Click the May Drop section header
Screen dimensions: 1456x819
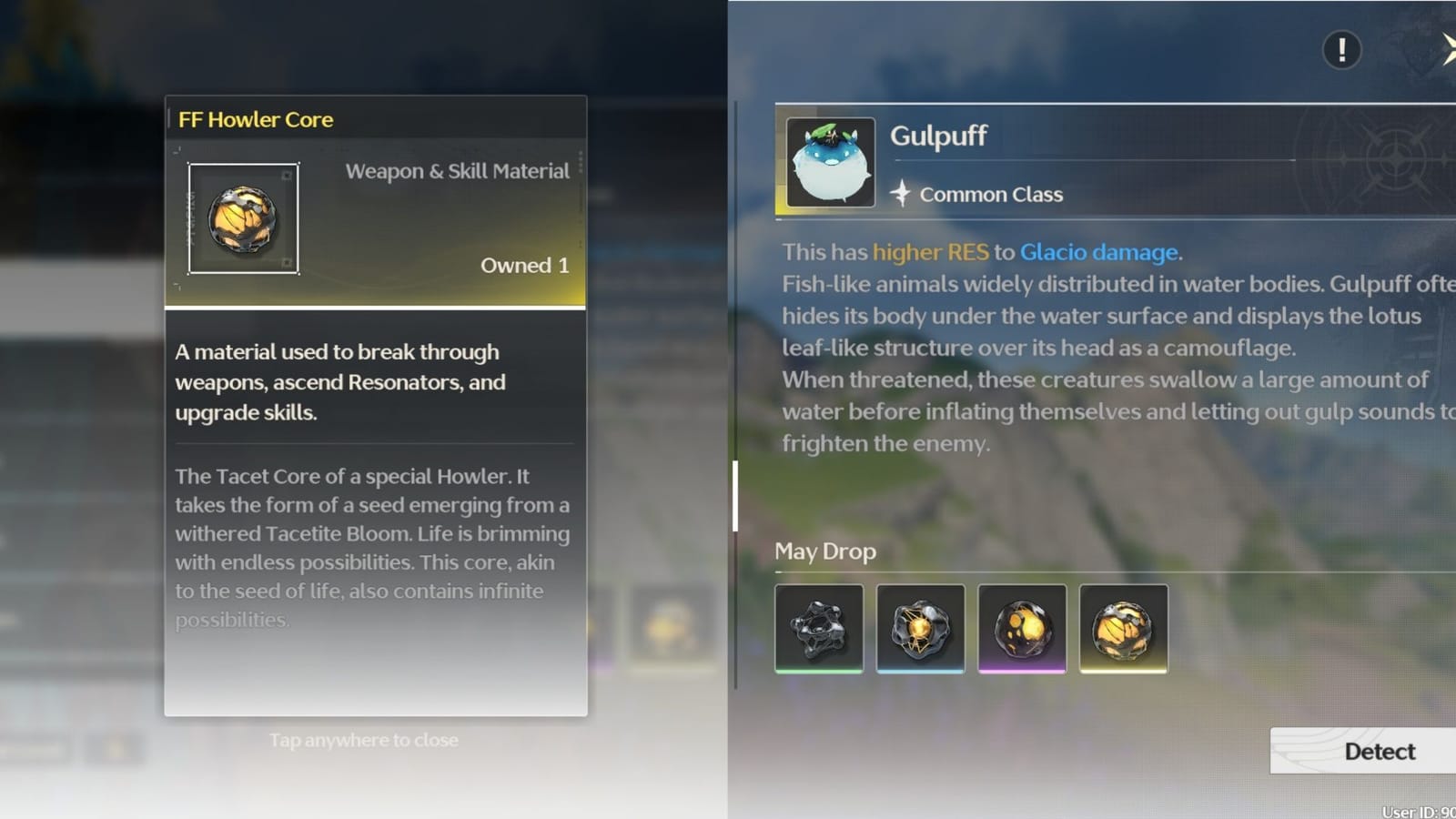click(824, 551)
